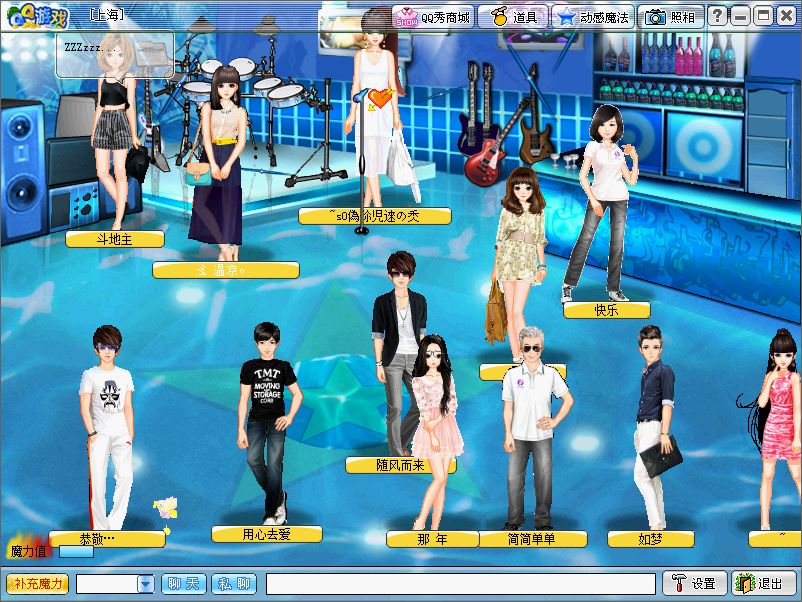The image size is (802, 602).
Task: Select player 快乐 name tag
Action: (607, 310)
